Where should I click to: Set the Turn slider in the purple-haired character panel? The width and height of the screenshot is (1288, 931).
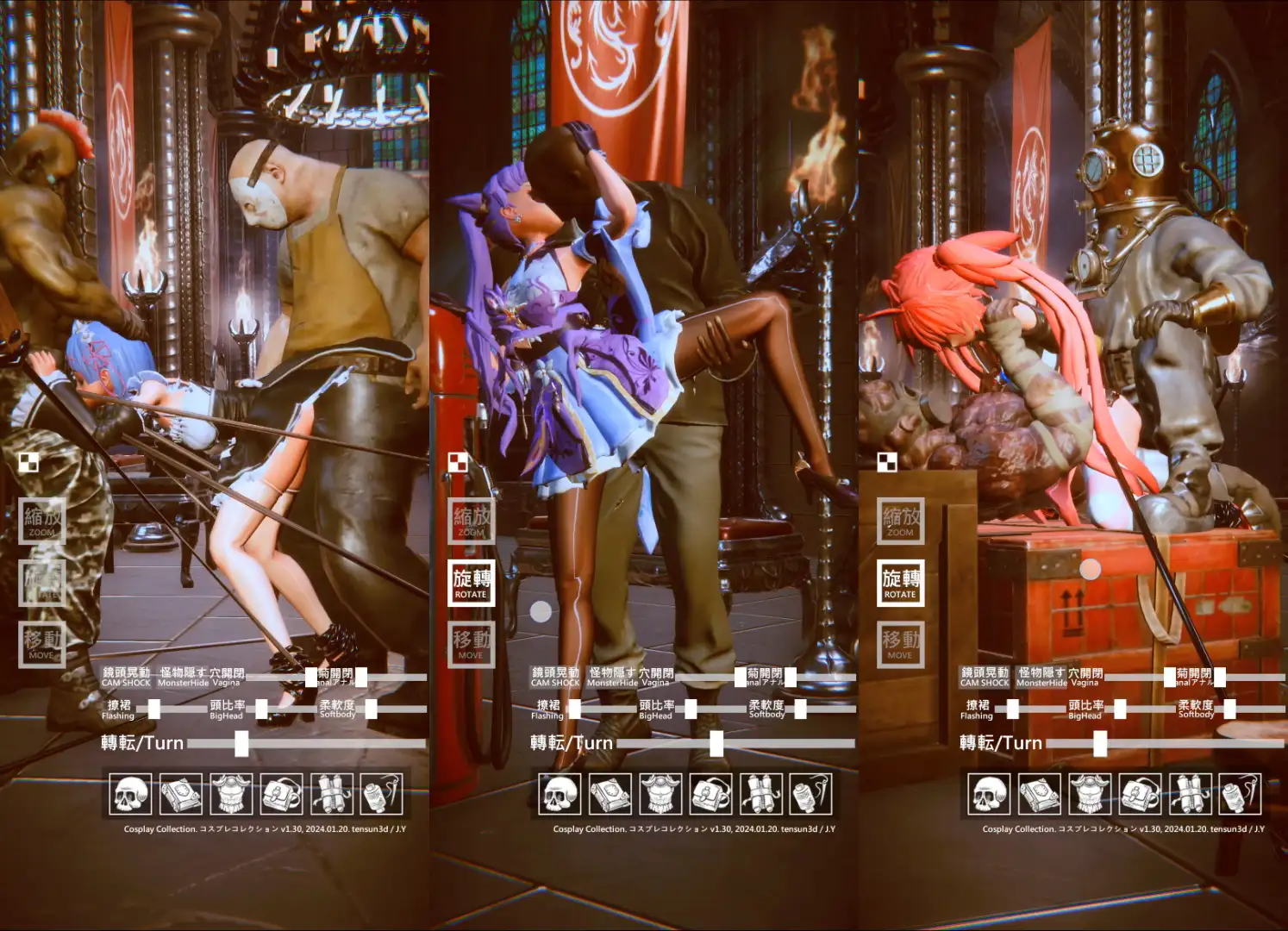pyautogui.click(x=716, y=743)
